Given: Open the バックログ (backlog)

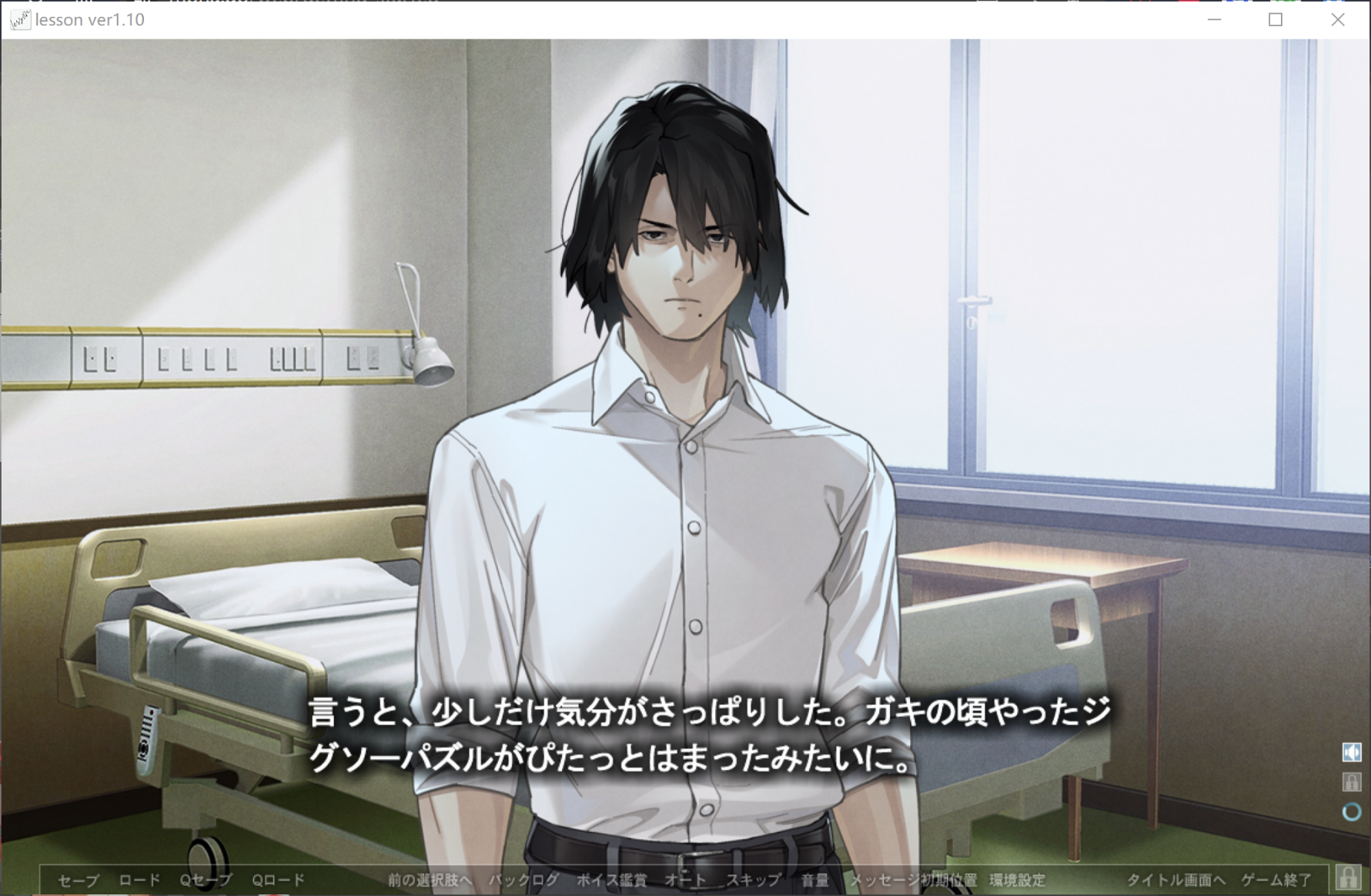Looking at the screenshot, I should coord(523,880).
